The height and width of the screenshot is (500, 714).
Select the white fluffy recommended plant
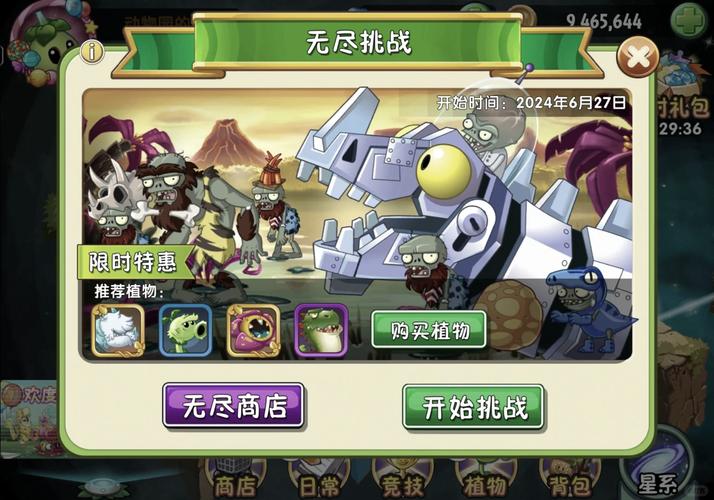coord(118,331)
